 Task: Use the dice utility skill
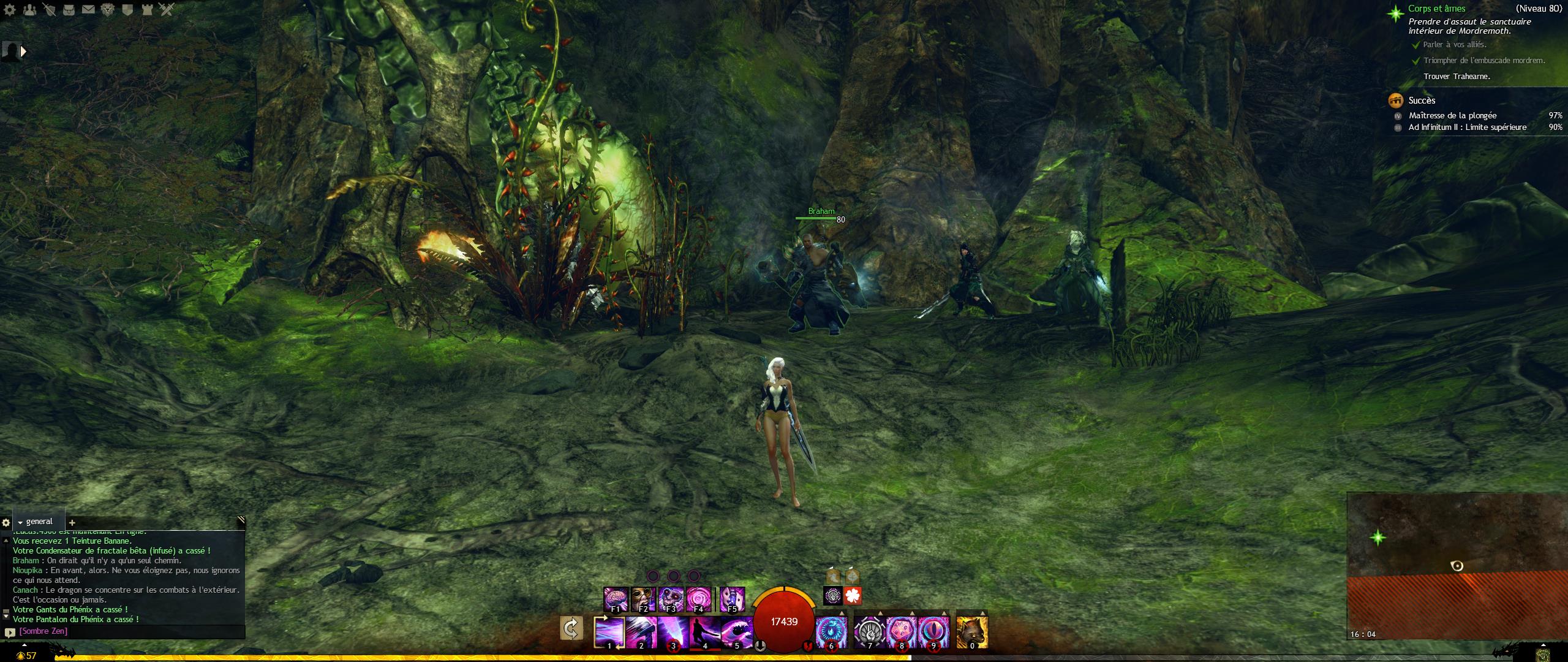click(901, 632)
